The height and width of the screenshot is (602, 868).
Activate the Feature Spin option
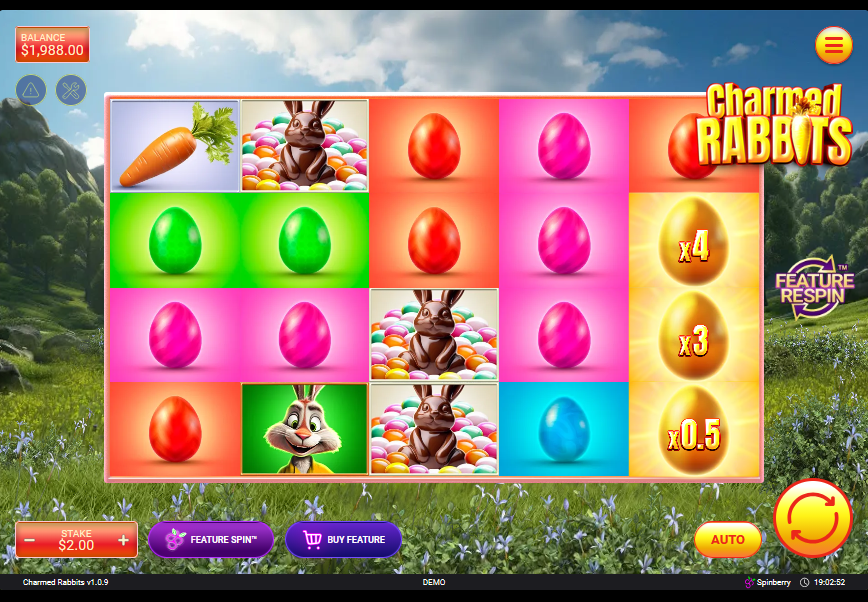(x=211, y=540)
